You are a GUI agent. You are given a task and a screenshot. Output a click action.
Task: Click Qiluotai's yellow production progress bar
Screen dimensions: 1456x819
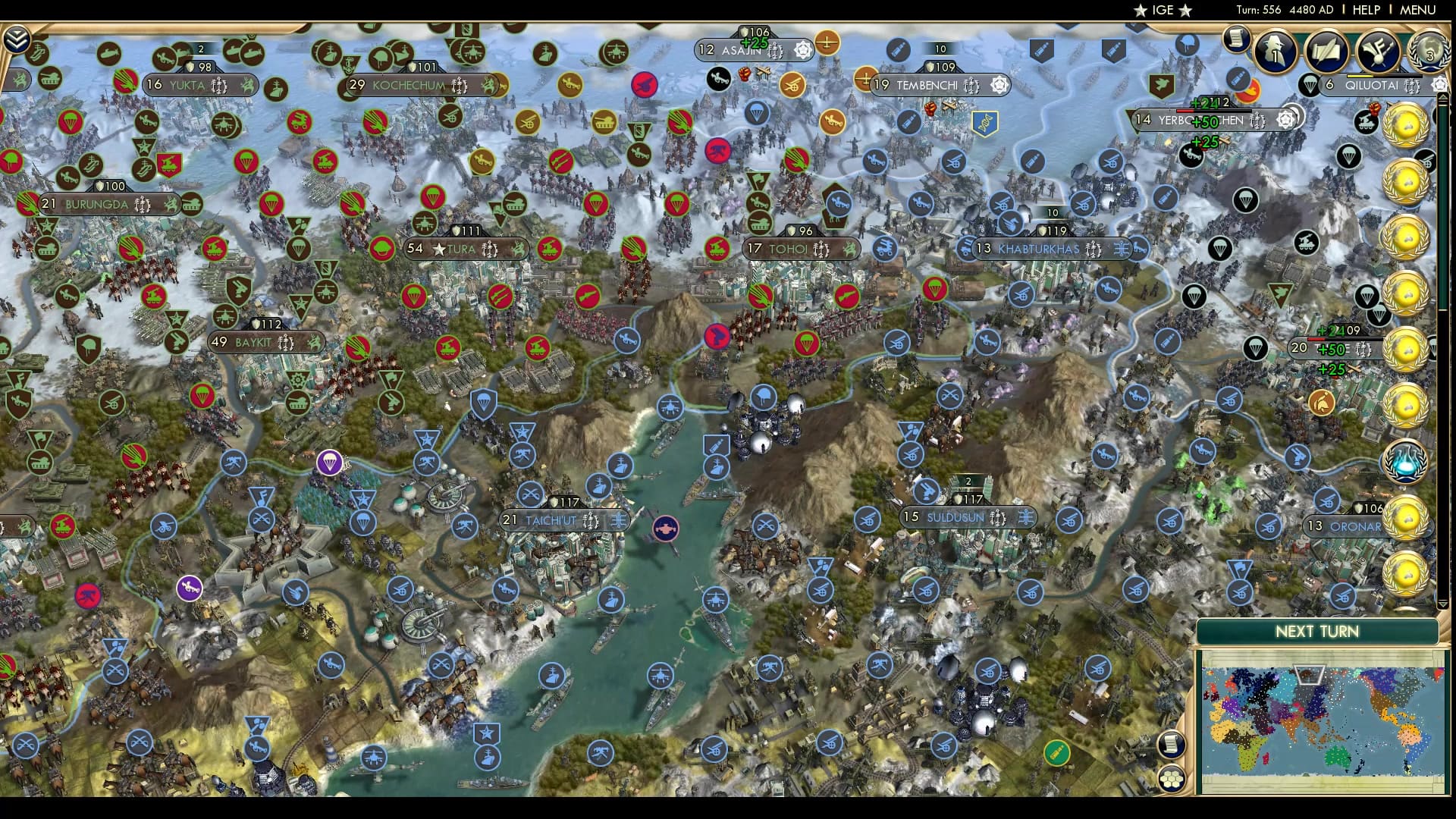click(1360, 76)
